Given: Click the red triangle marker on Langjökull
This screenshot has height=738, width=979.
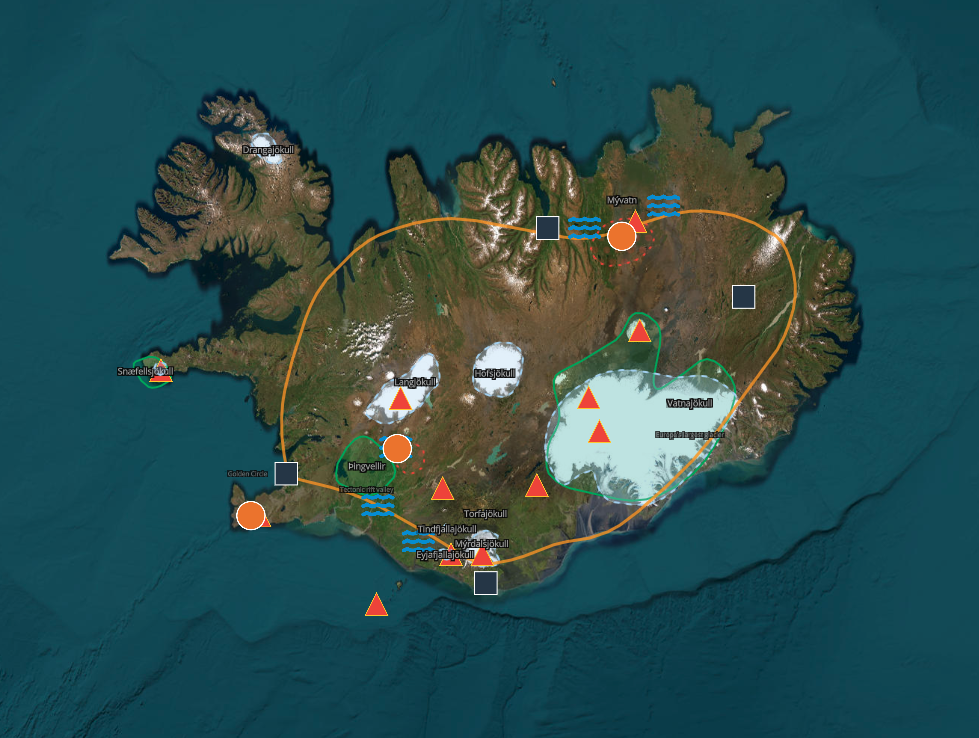Looking at the screenshot, I should point(401,400).
